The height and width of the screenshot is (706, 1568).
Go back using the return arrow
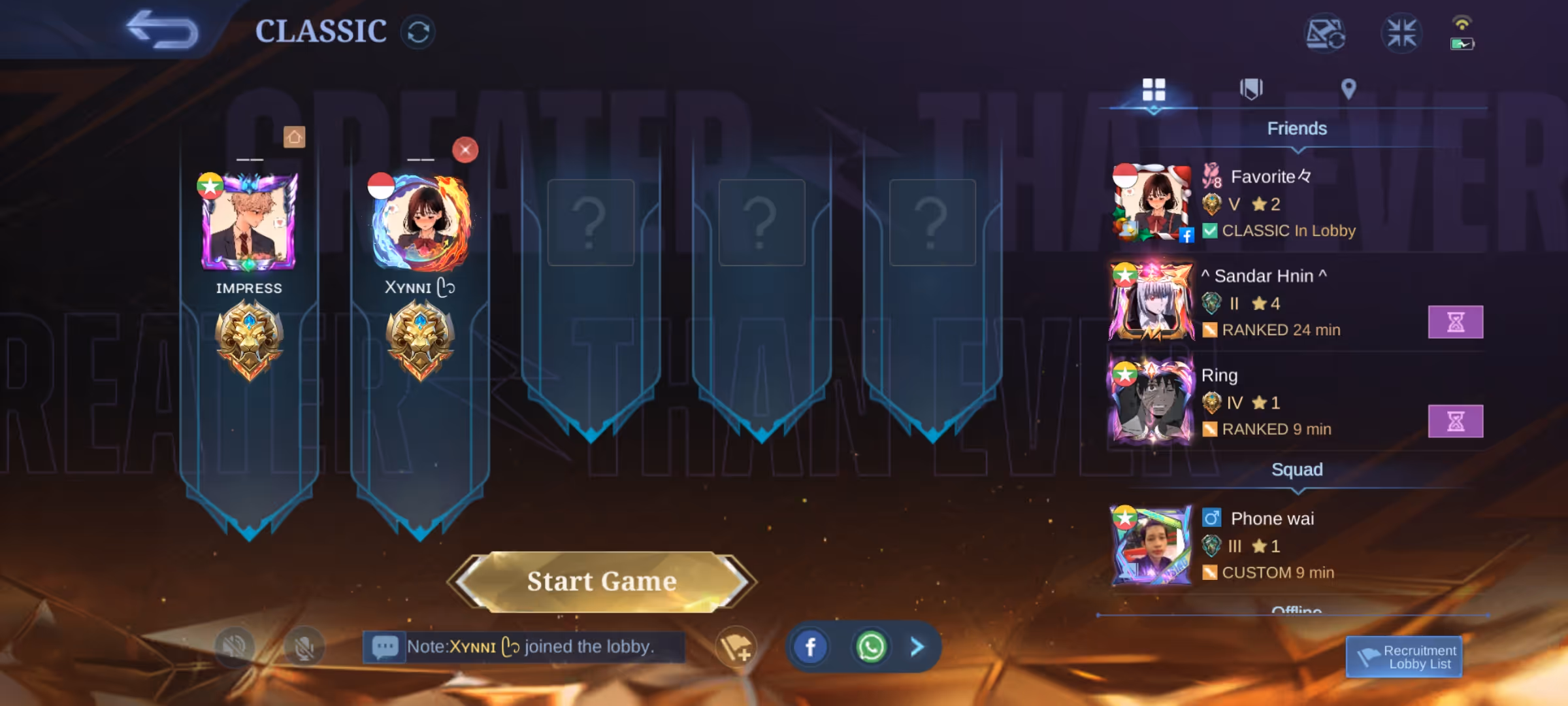pos(162,30)
